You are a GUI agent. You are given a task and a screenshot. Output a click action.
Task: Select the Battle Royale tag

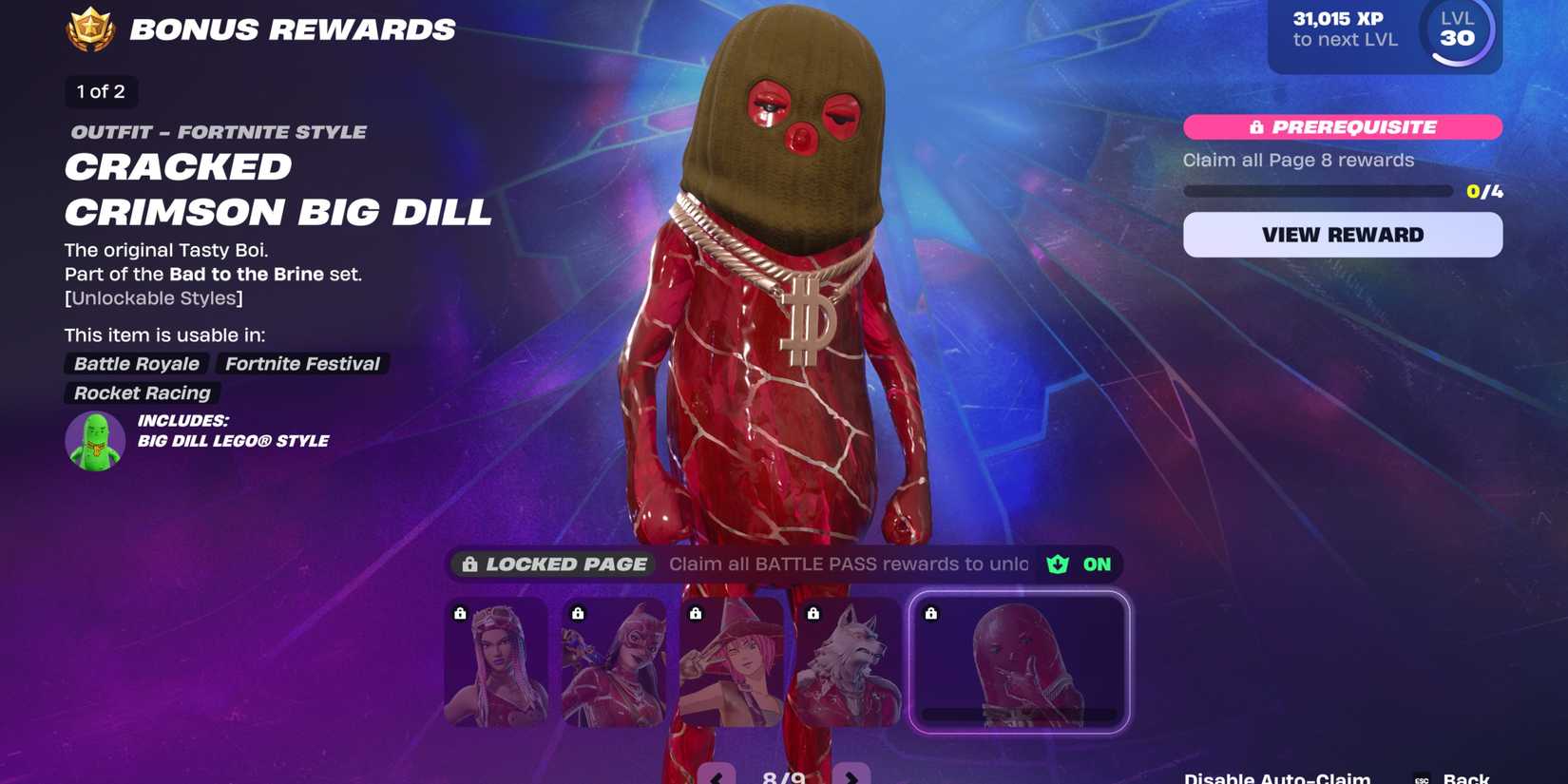point(136,363)
